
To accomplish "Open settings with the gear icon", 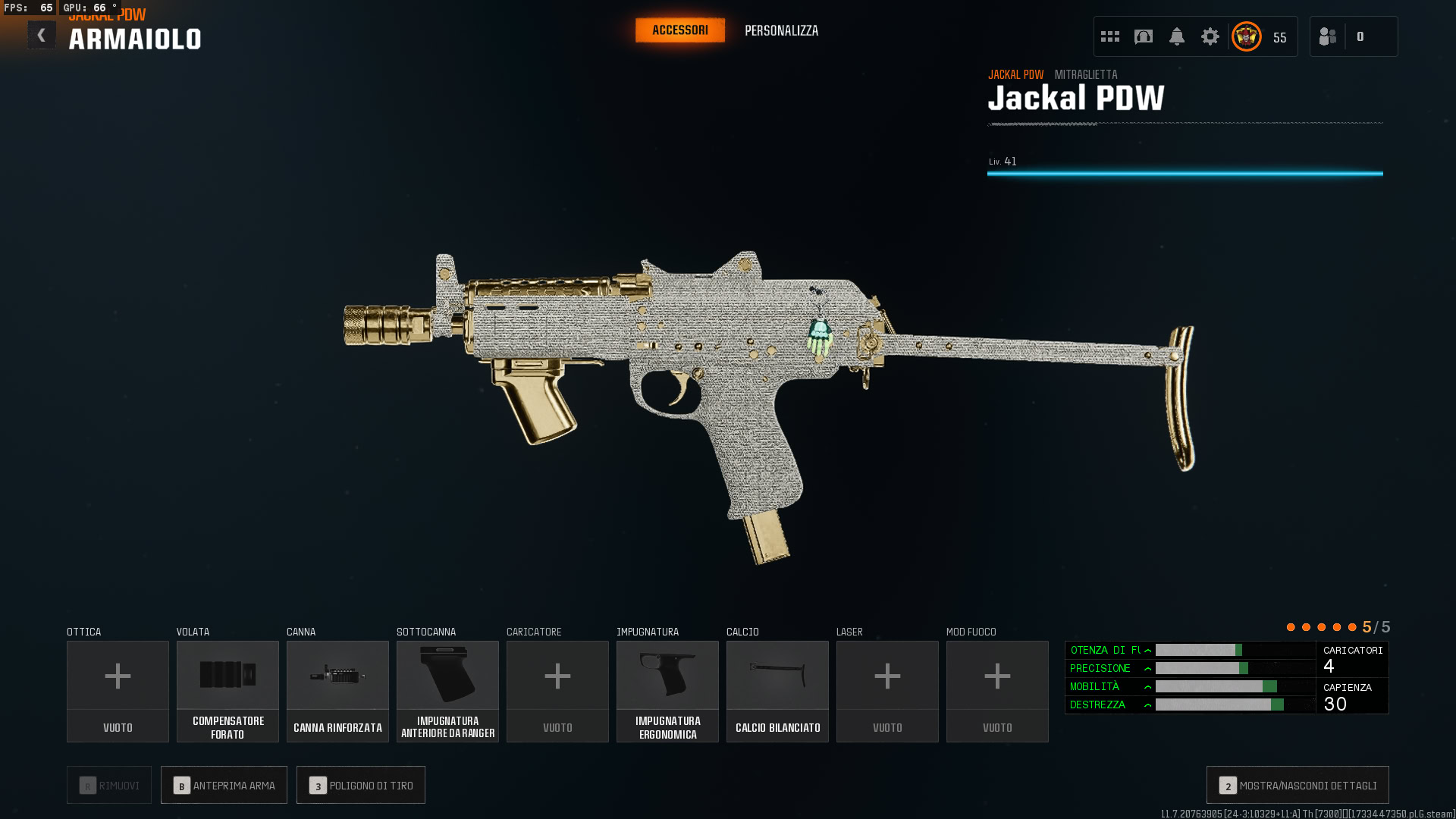I will coord(1210,36).
